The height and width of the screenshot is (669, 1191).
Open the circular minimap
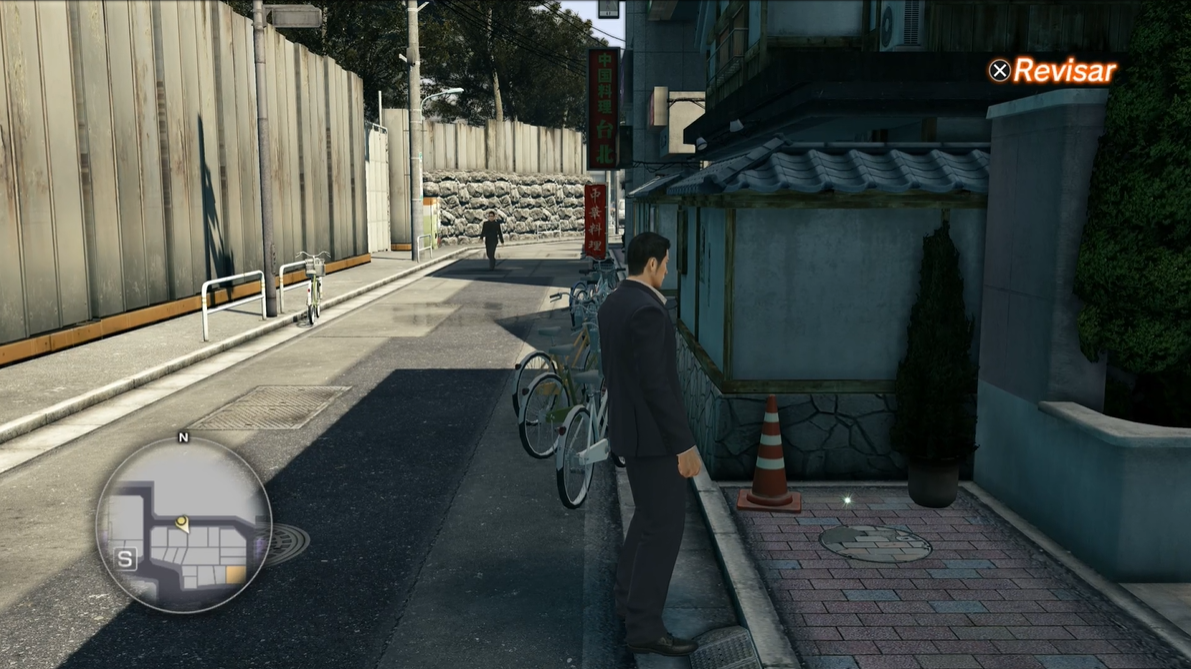[183, 526]
